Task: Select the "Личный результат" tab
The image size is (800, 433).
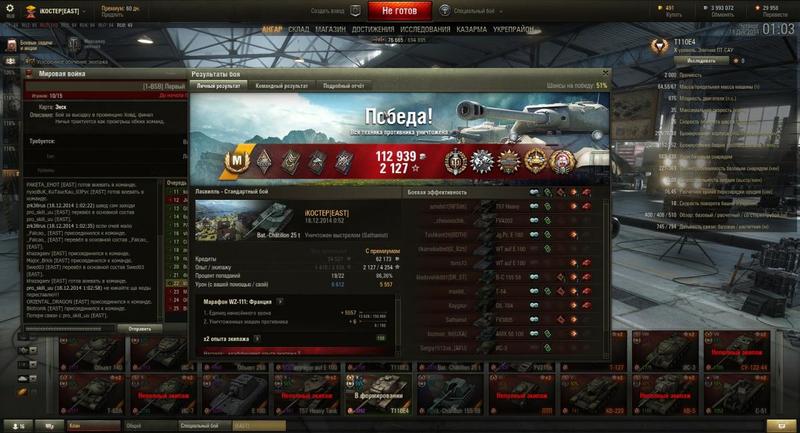Action: click(218, 86)
